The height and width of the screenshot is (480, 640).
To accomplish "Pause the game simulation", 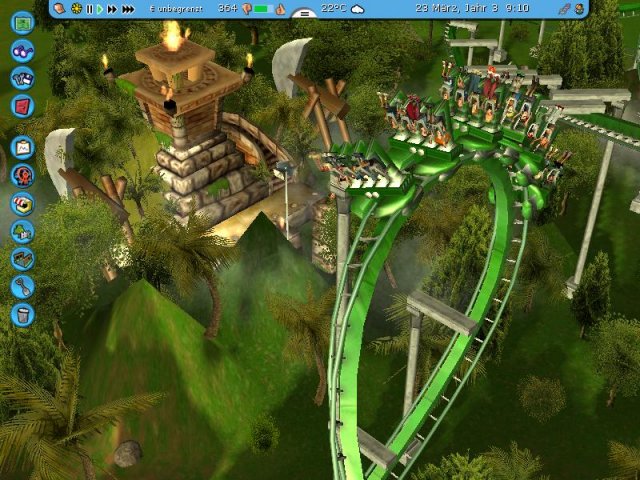I will [89, 9].
